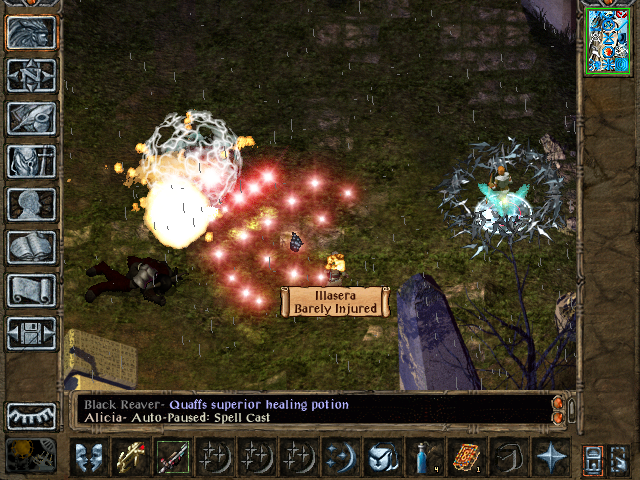The image size is (640, 480).
Task: Click the rest party closed-eye button
Action: (31, 415)
